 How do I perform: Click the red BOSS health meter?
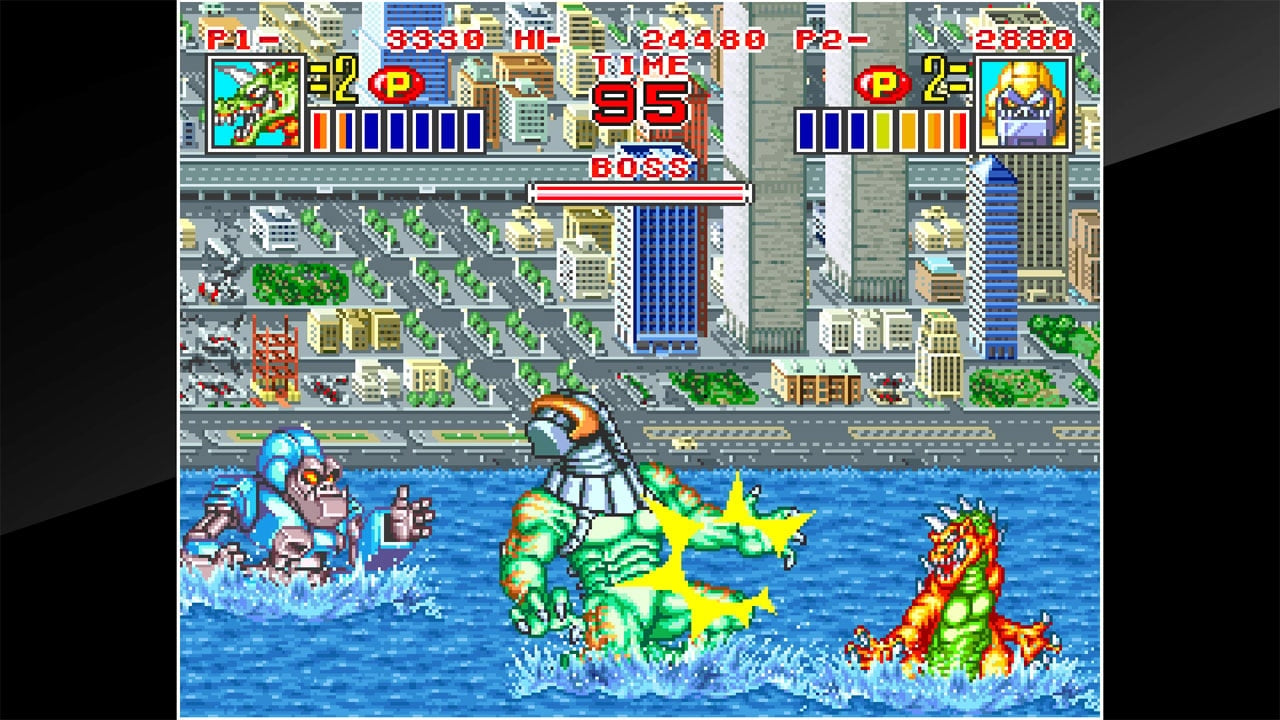coord(640,191)
